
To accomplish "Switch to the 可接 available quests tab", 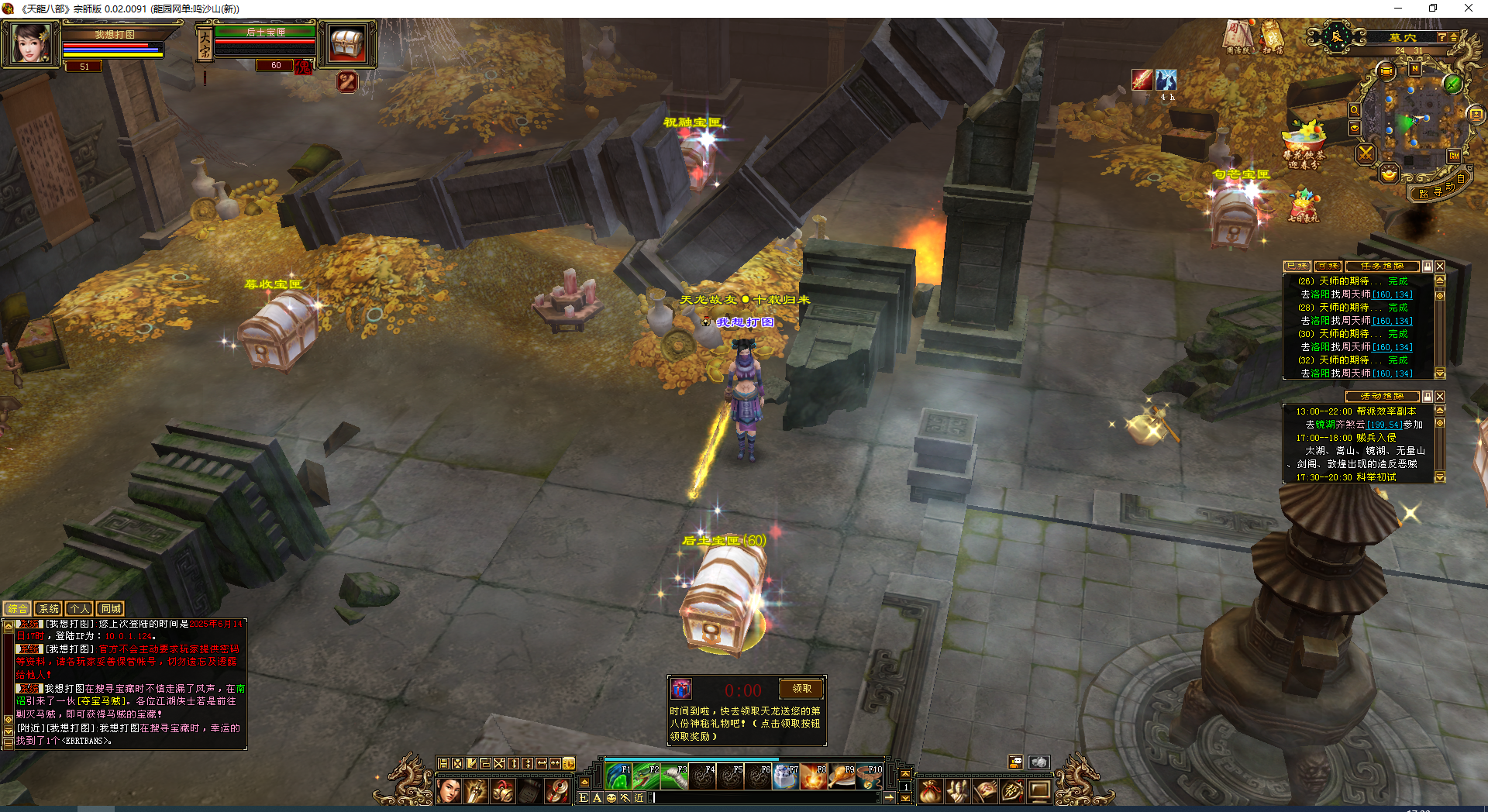I will click(1328, 267).
